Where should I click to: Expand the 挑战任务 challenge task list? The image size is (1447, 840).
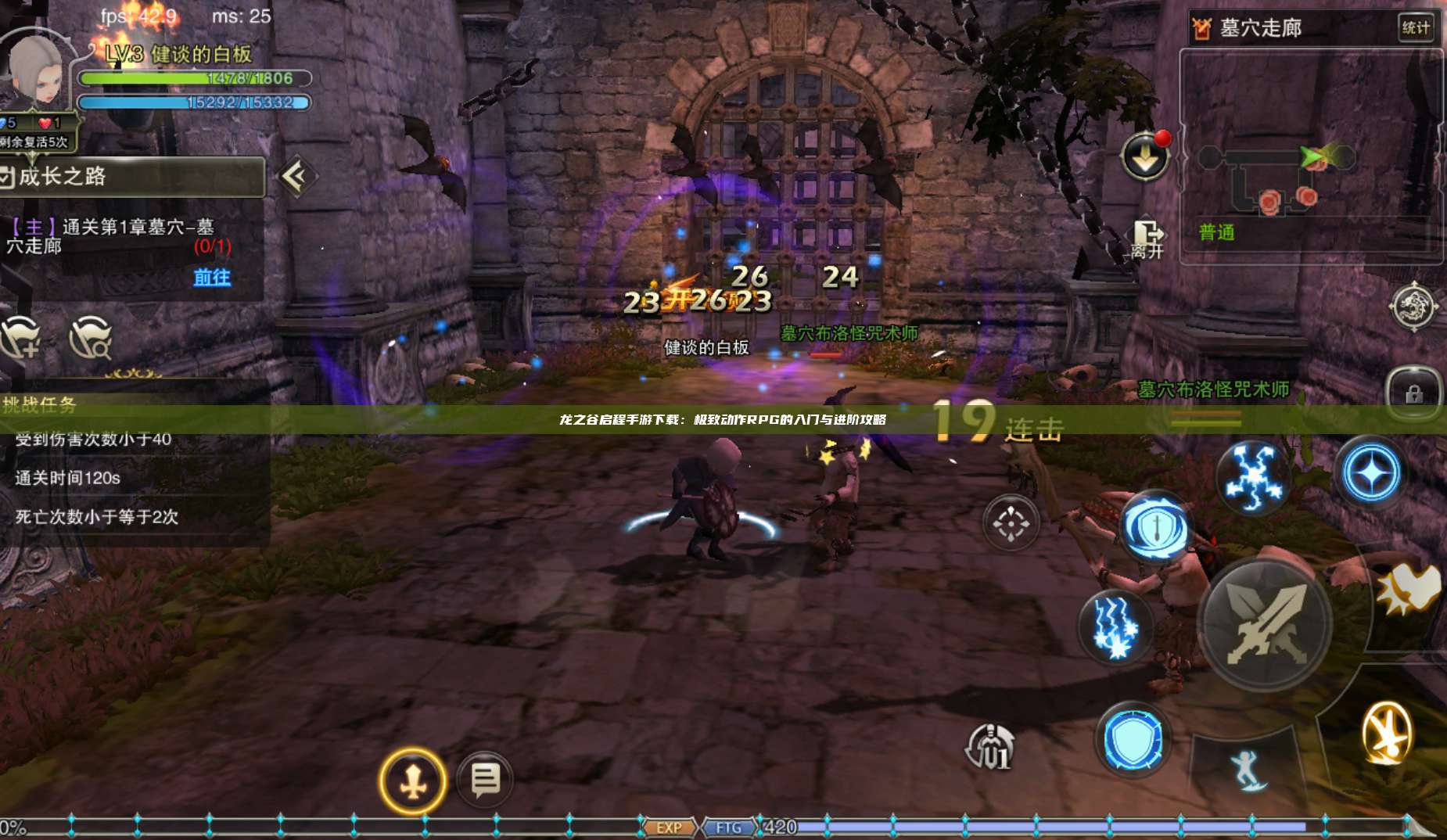(39, 403)
